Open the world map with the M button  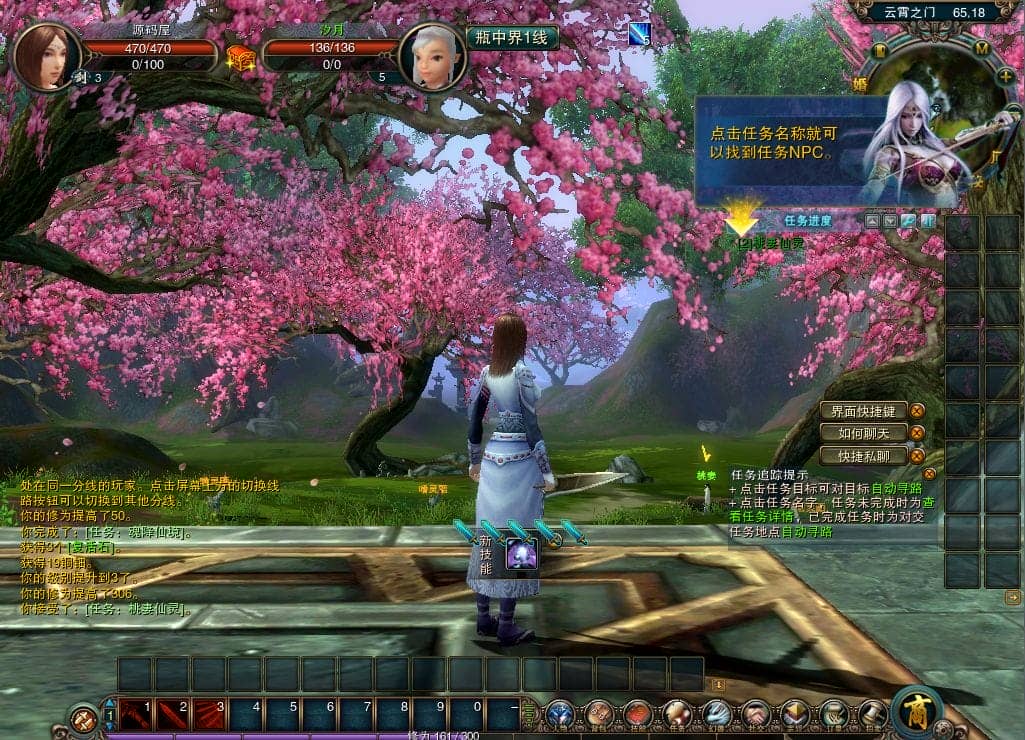point(981,48)
